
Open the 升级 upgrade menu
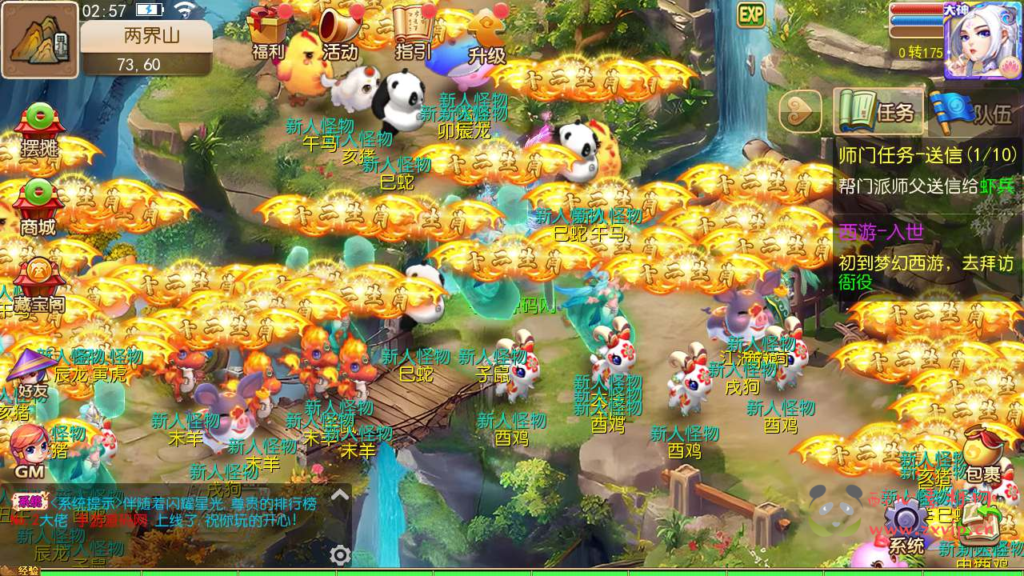coord(487,30)
